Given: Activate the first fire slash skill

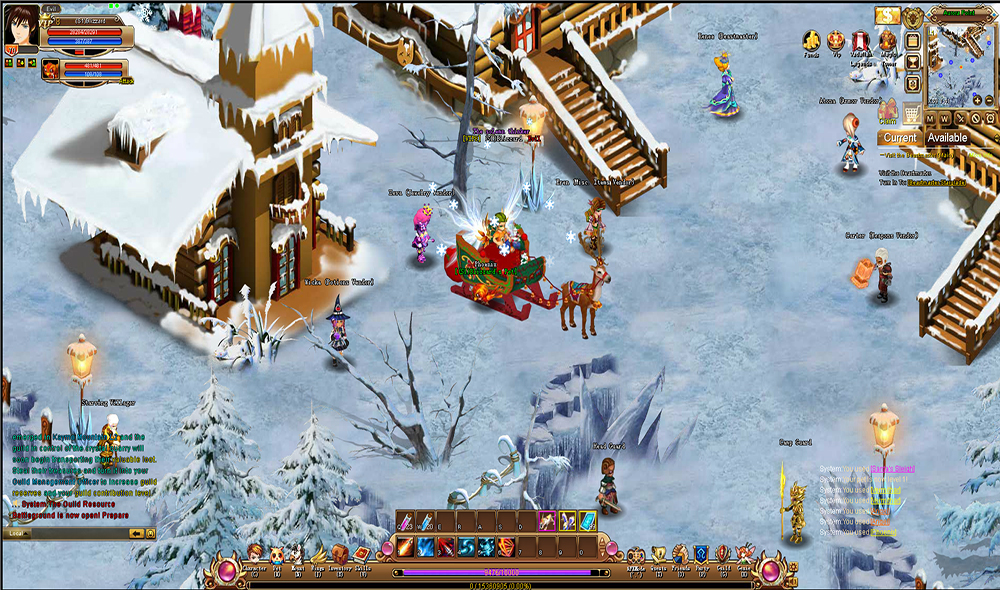Looking at the screenshot, I should coord(405,547).
